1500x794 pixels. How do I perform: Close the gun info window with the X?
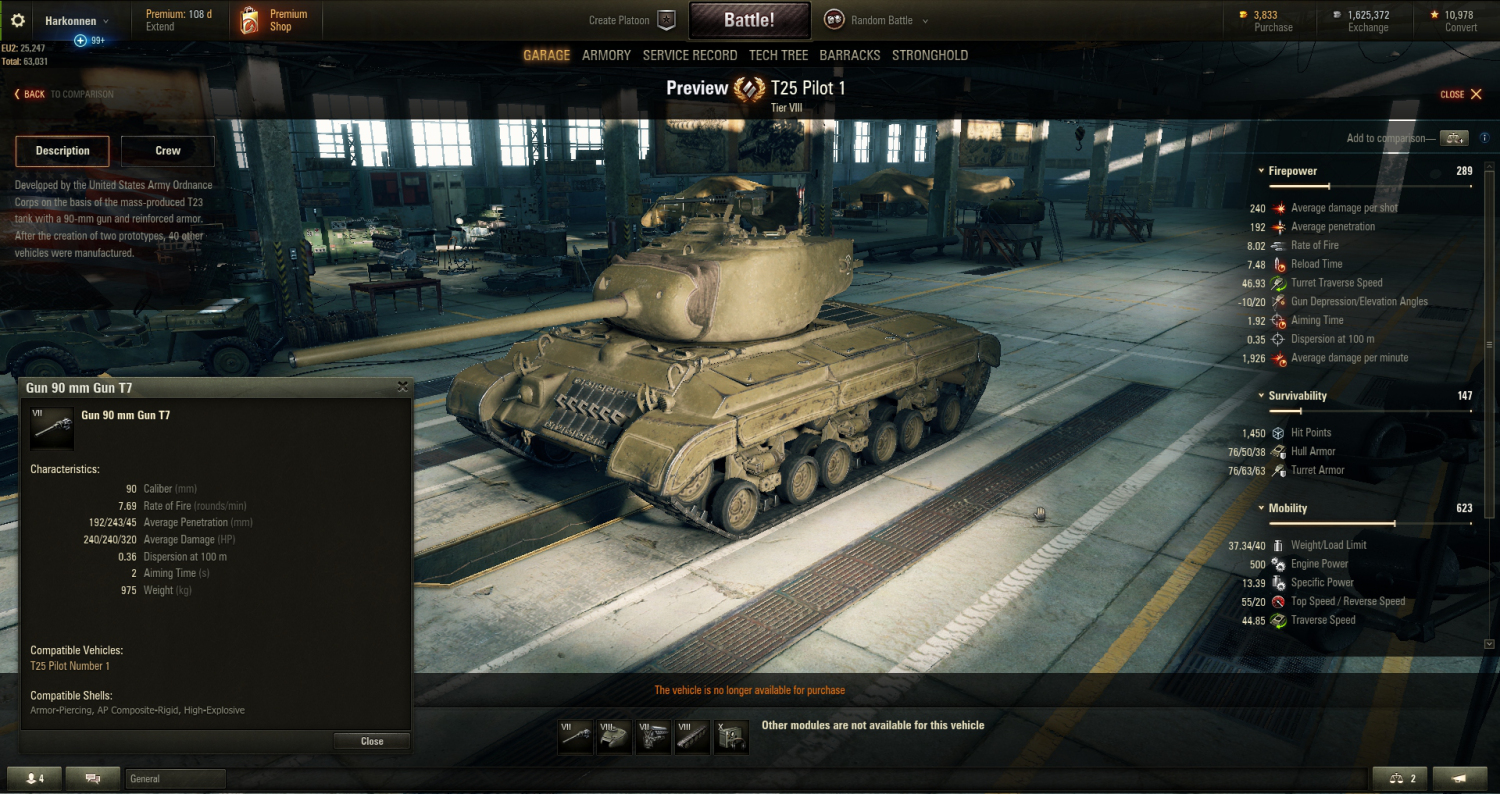(x=402, y=387)
